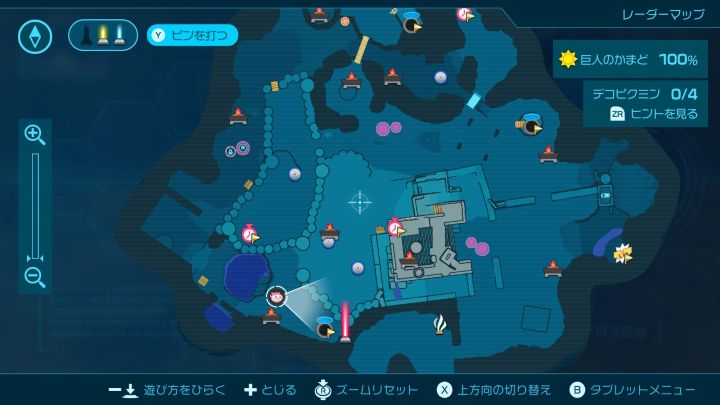Select the pin color chooser

[103, 36]
